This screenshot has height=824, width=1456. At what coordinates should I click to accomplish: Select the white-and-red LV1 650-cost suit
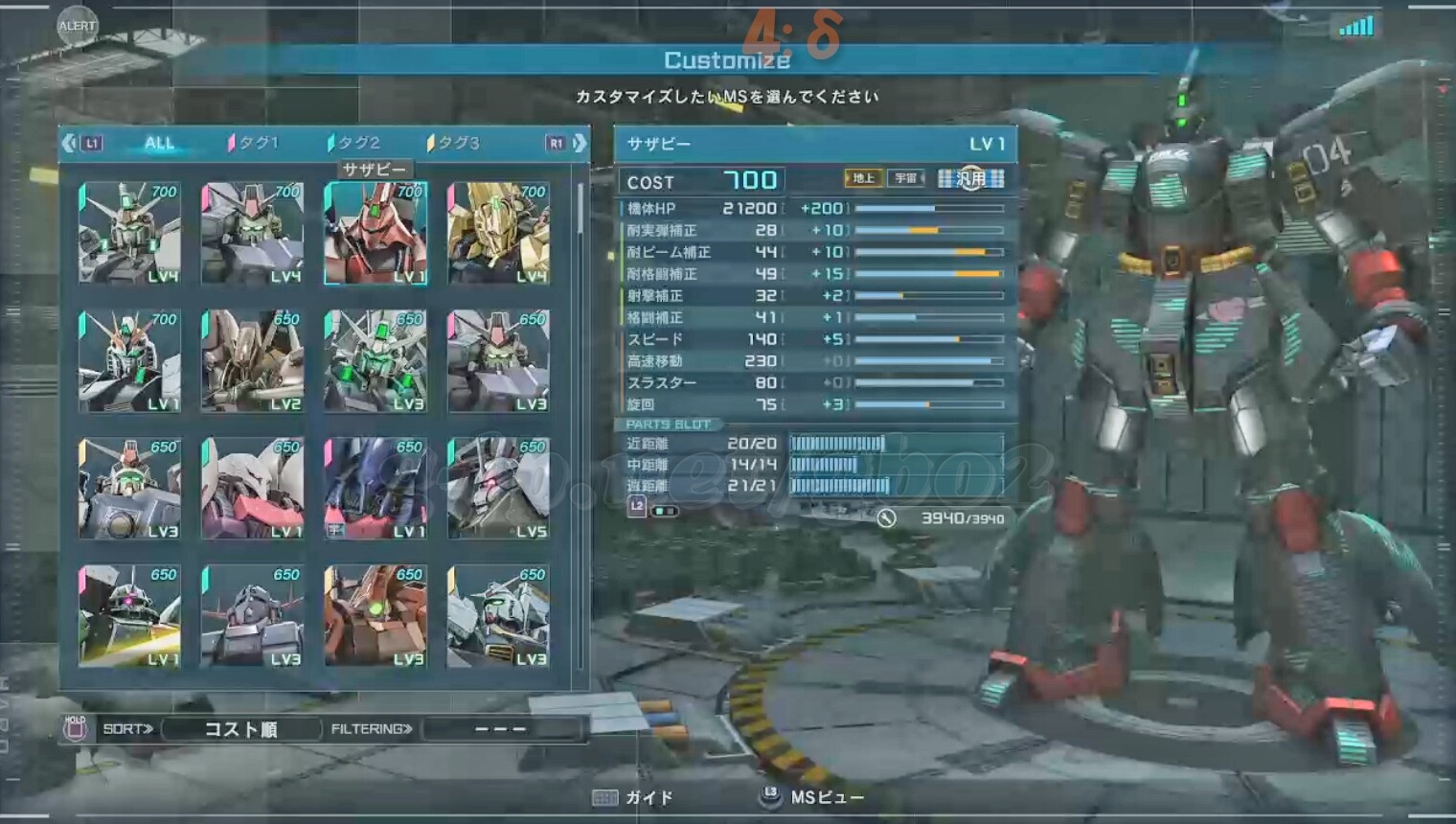253,489
